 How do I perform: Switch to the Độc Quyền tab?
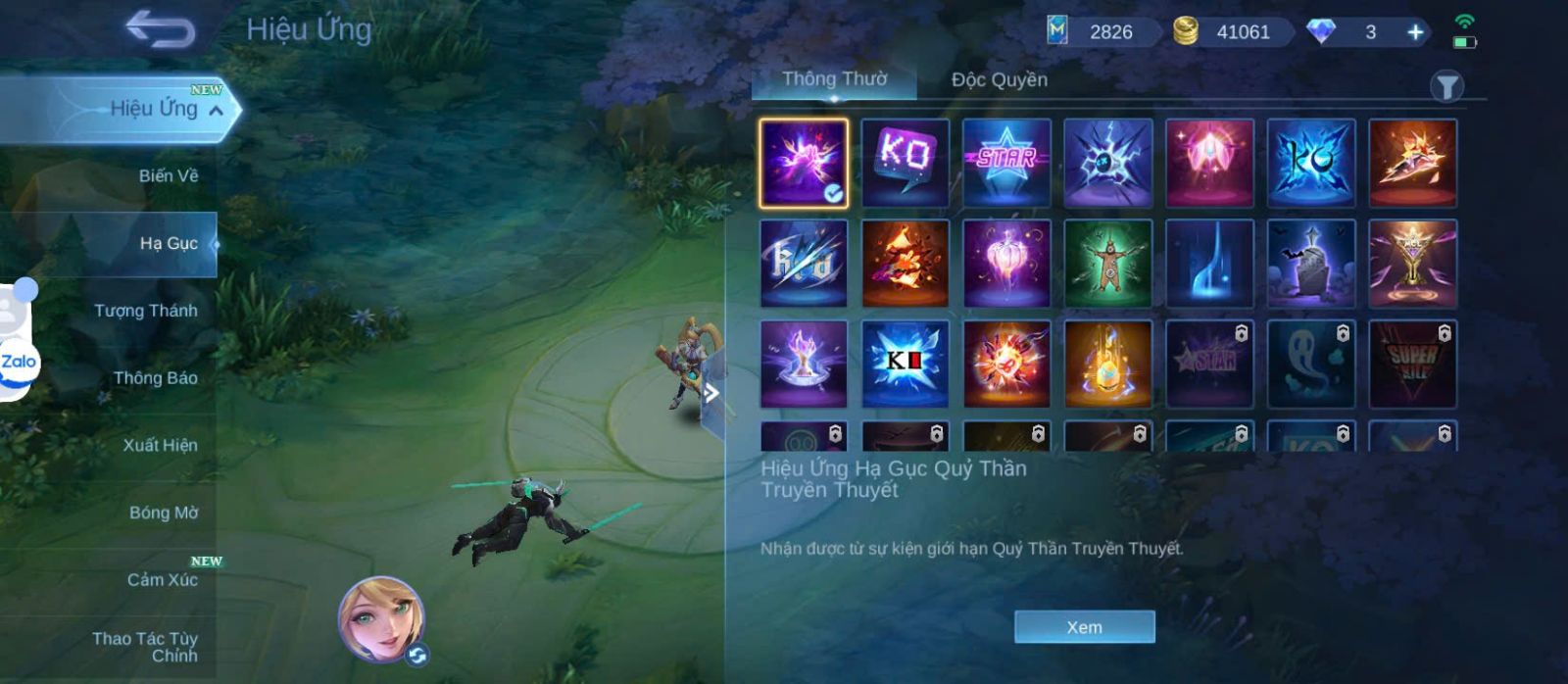click(999, 80)
